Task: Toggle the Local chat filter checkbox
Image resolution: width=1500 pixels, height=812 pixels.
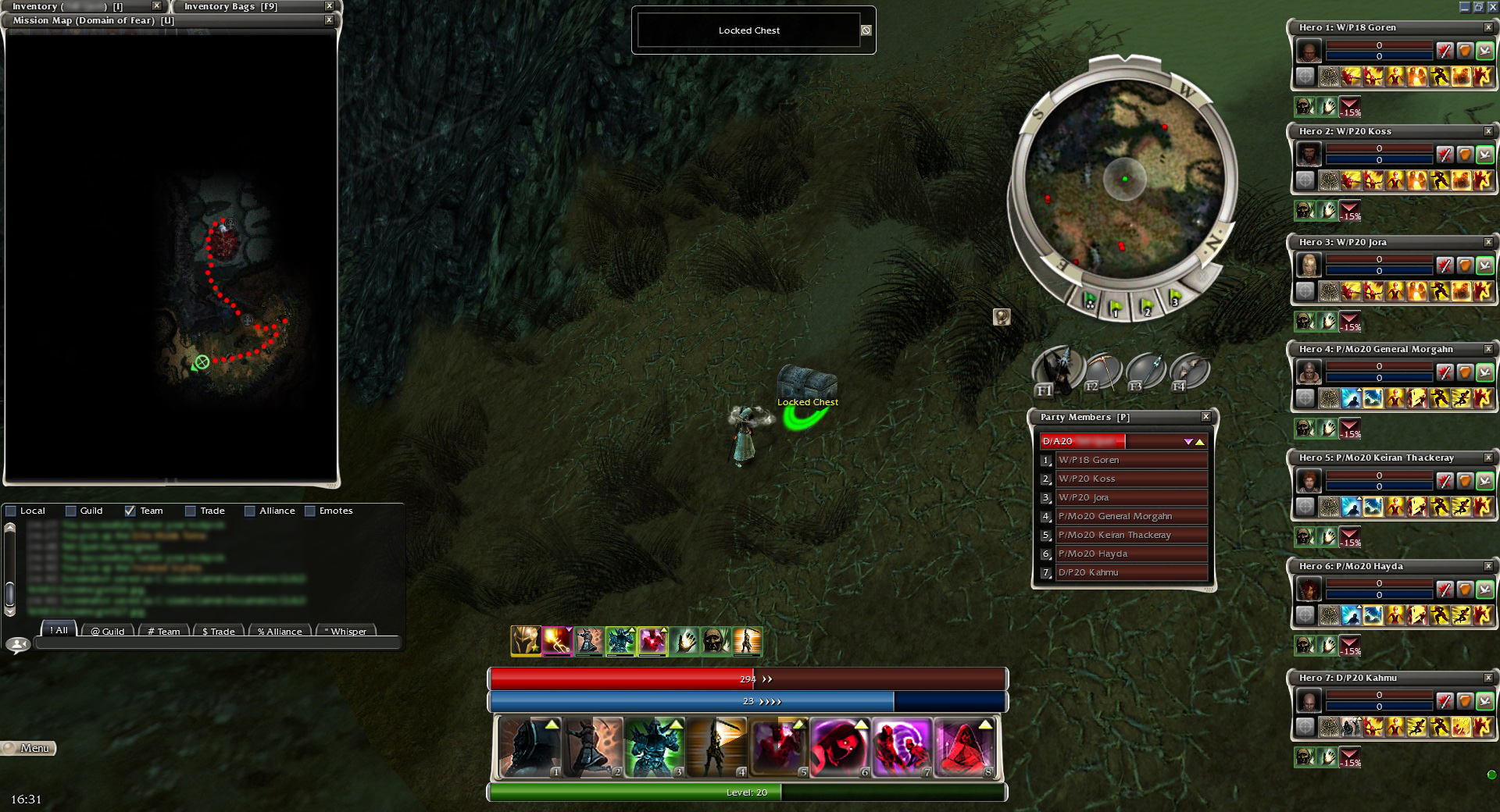Action: click(x=11, y=511)
